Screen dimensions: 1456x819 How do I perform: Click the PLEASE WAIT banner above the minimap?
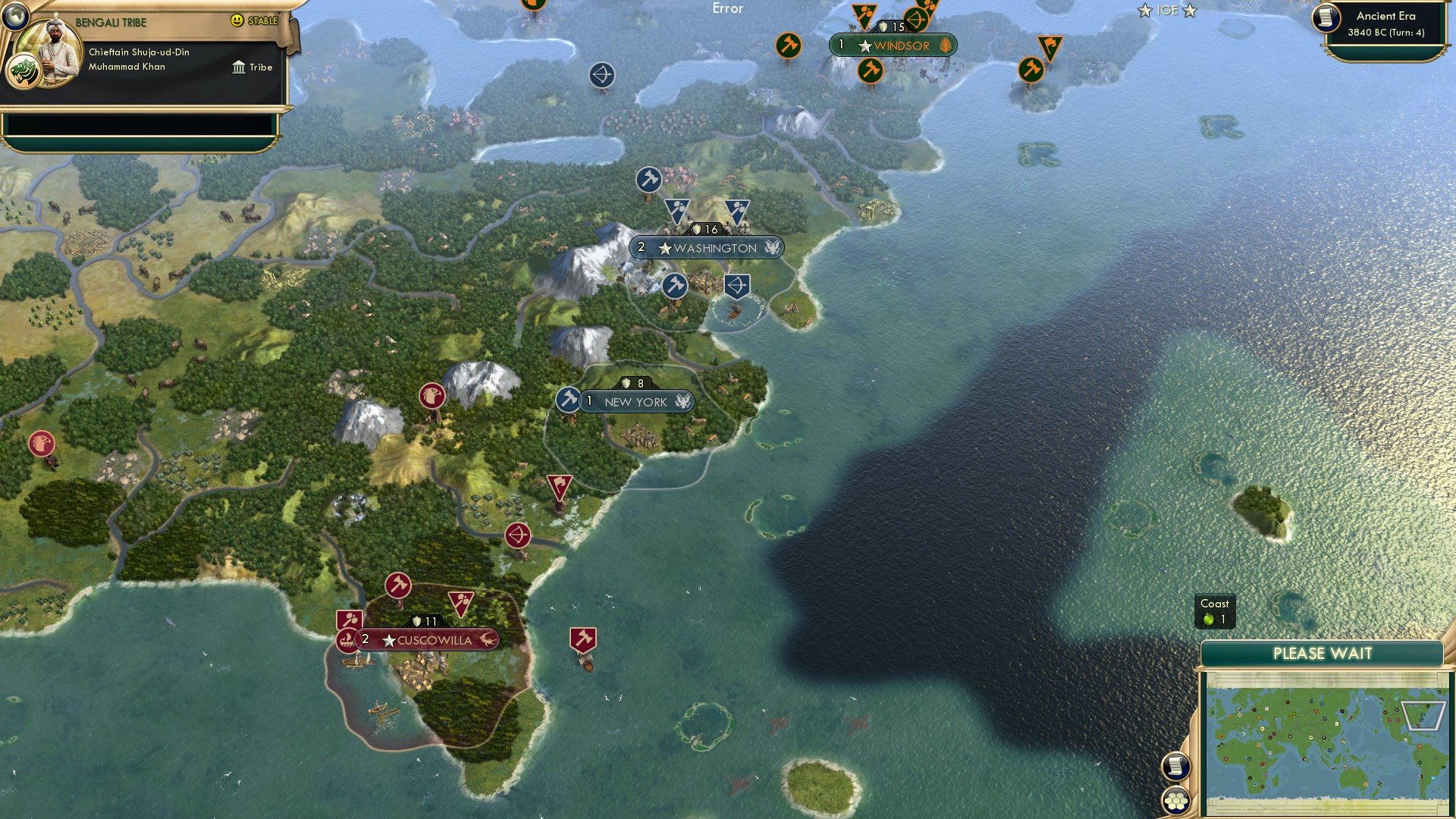click(1323, 654)
